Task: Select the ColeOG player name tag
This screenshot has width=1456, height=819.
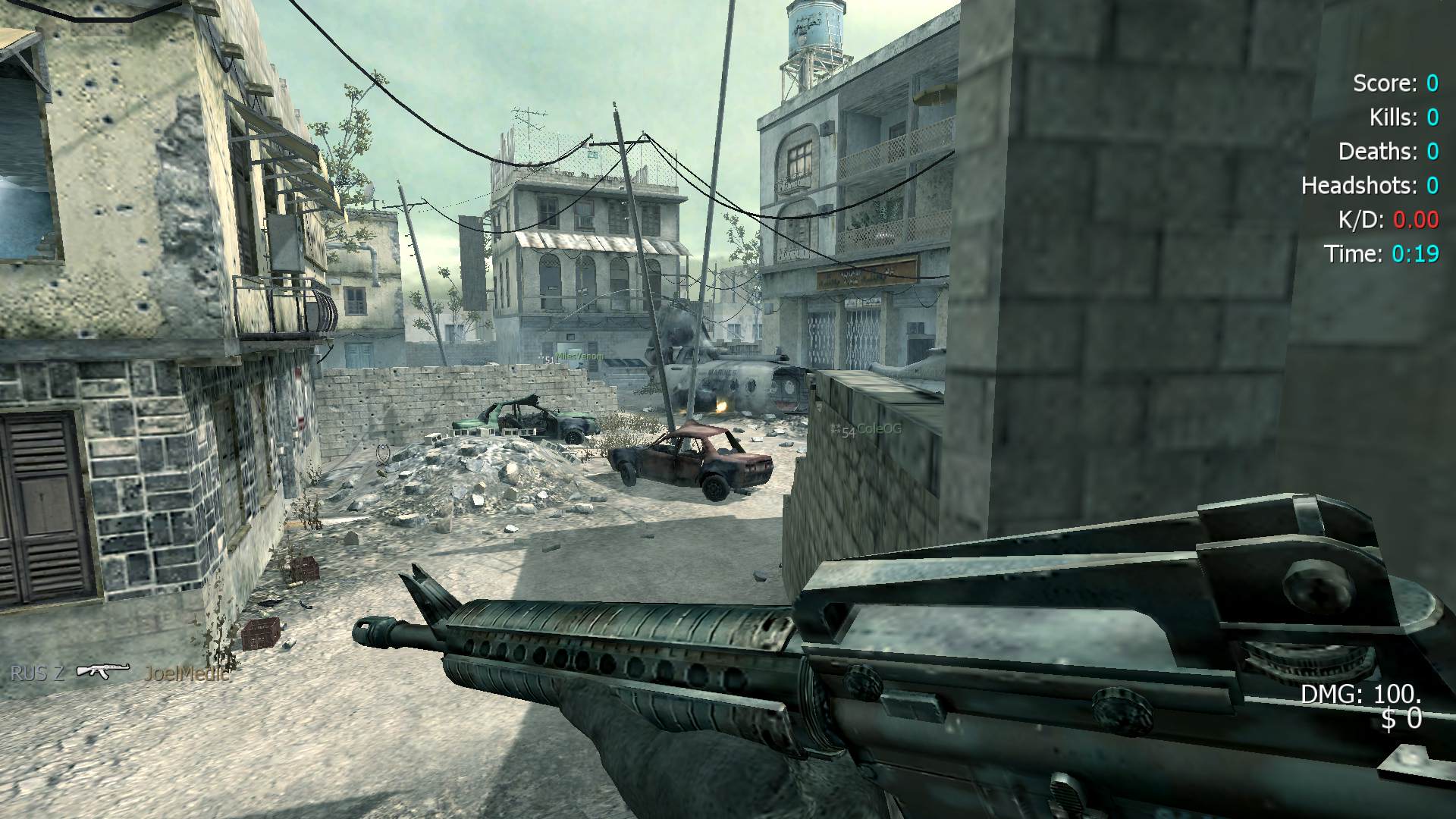Action: (879, 429)
